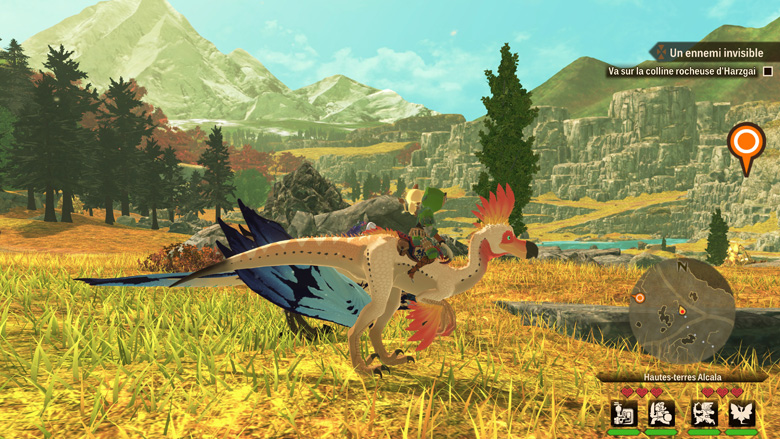780x439 pixels.
Task: Pick the winged monster party icon
Action: (741, 412)
